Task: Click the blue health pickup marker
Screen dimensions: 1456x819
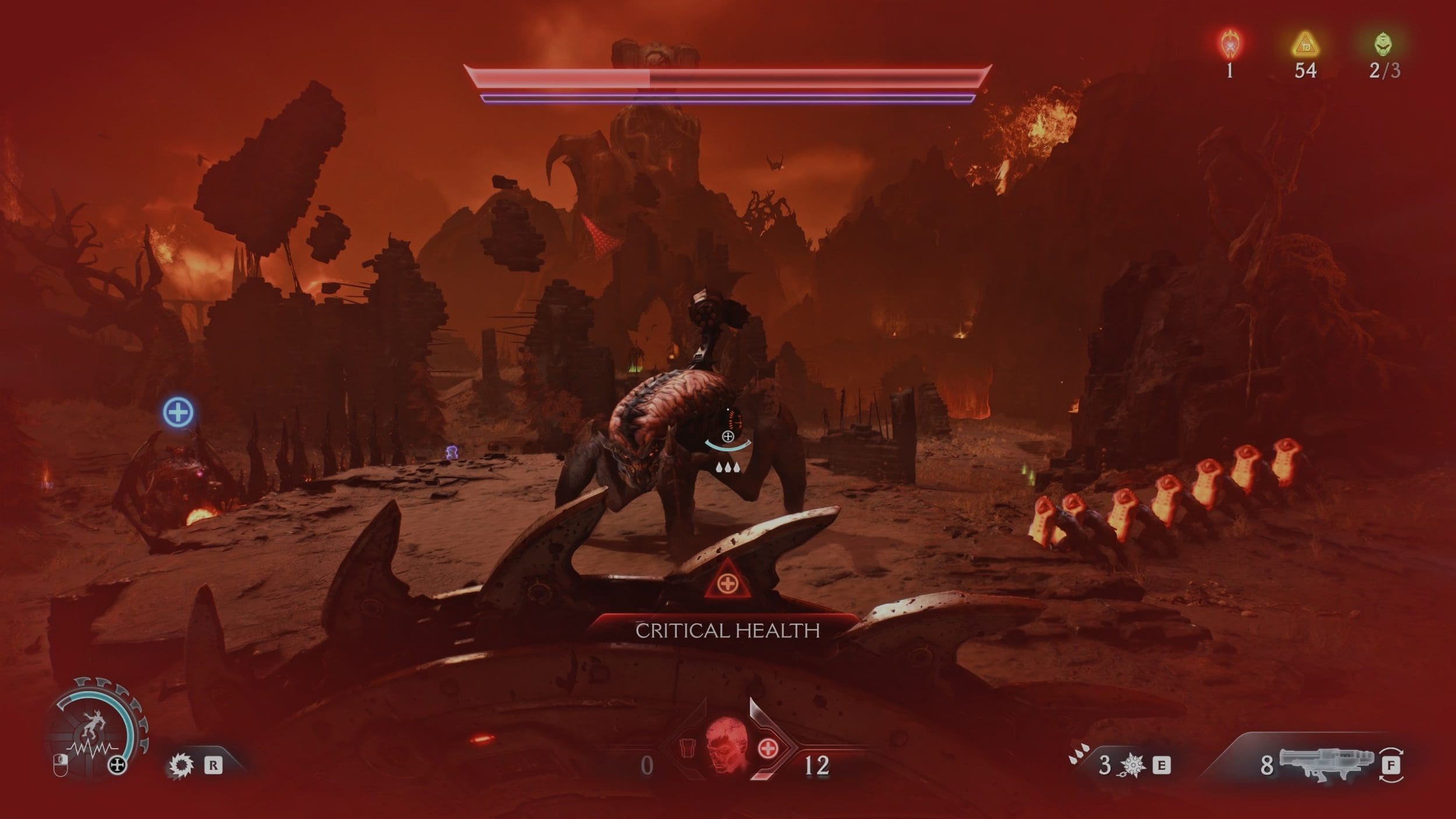Action: tap(178, 412)
